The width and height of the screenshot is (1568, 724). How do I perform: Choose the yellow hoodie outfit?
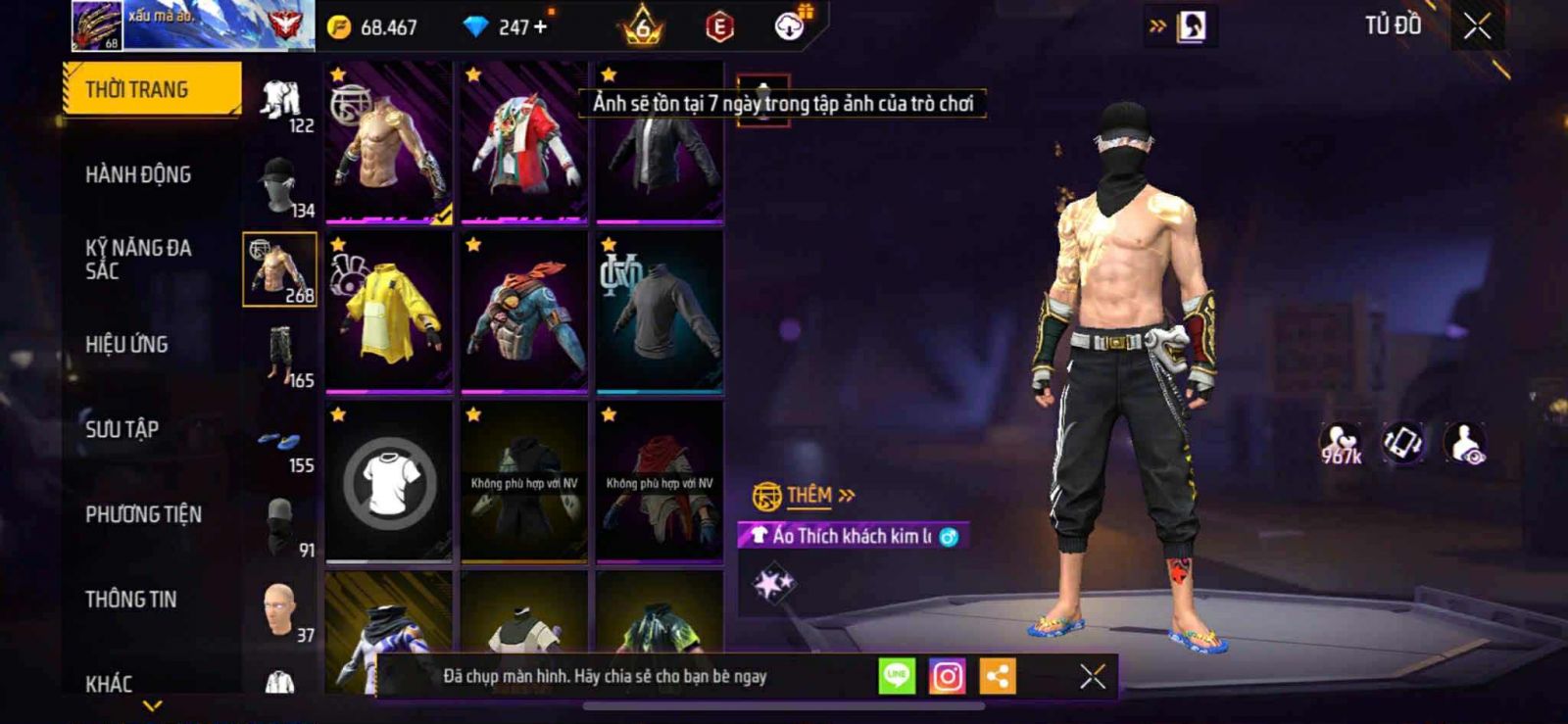tap(389, 313)
